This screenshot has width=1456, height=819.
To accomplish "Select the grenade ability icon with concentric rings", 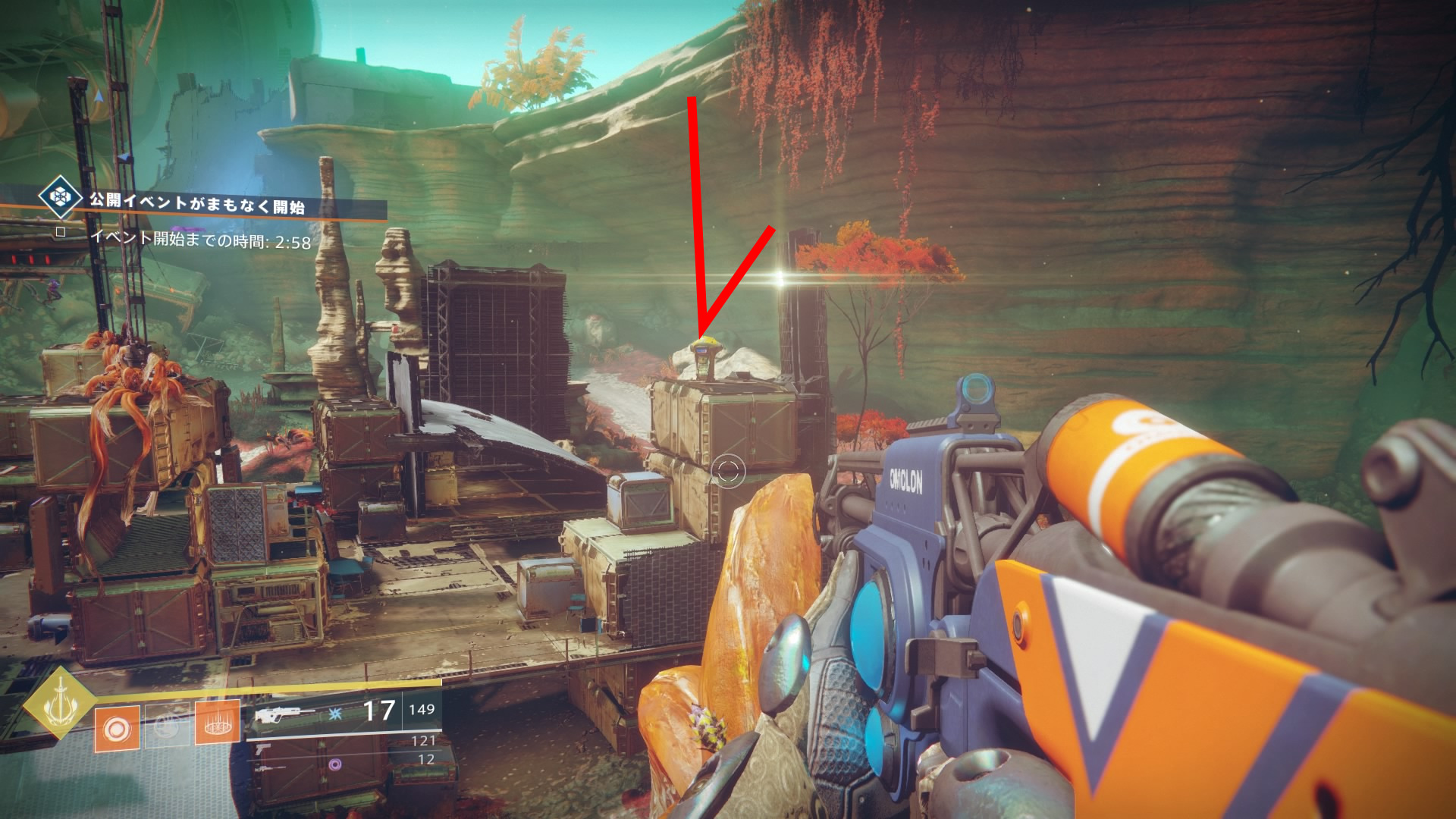I will click(x=117, y=729).
